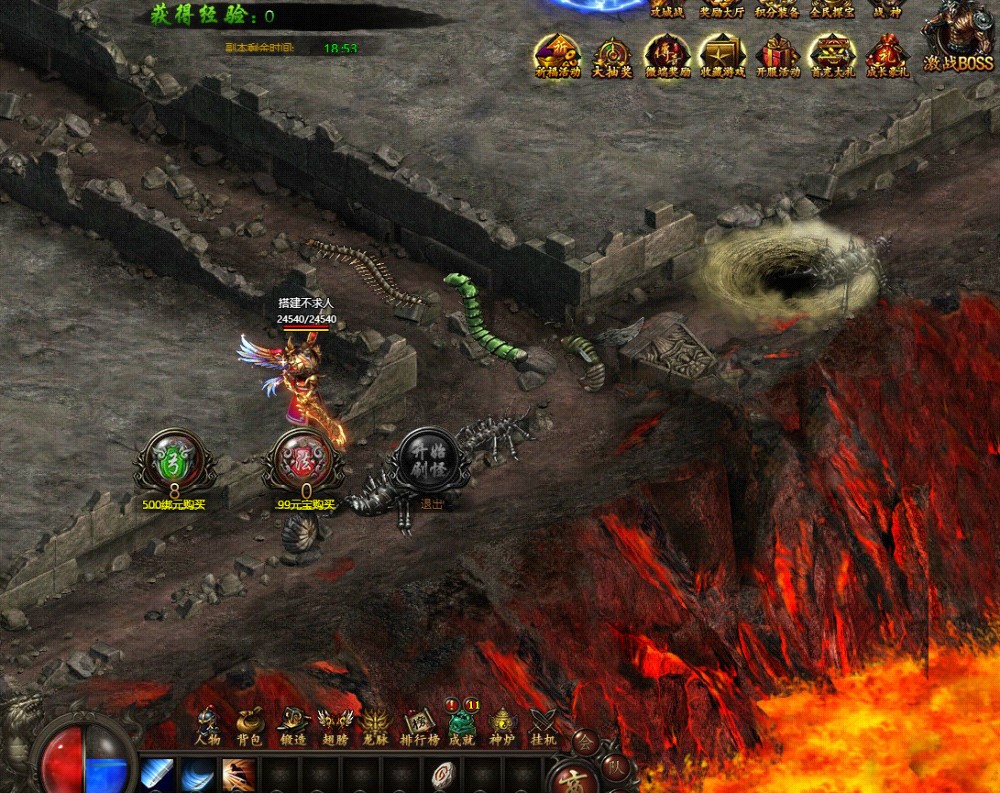Image resolution: width=1000 pixels, height=793 pixels.
Task: Click the 开始刷怪 start button
Action: [x=432, y=460]
